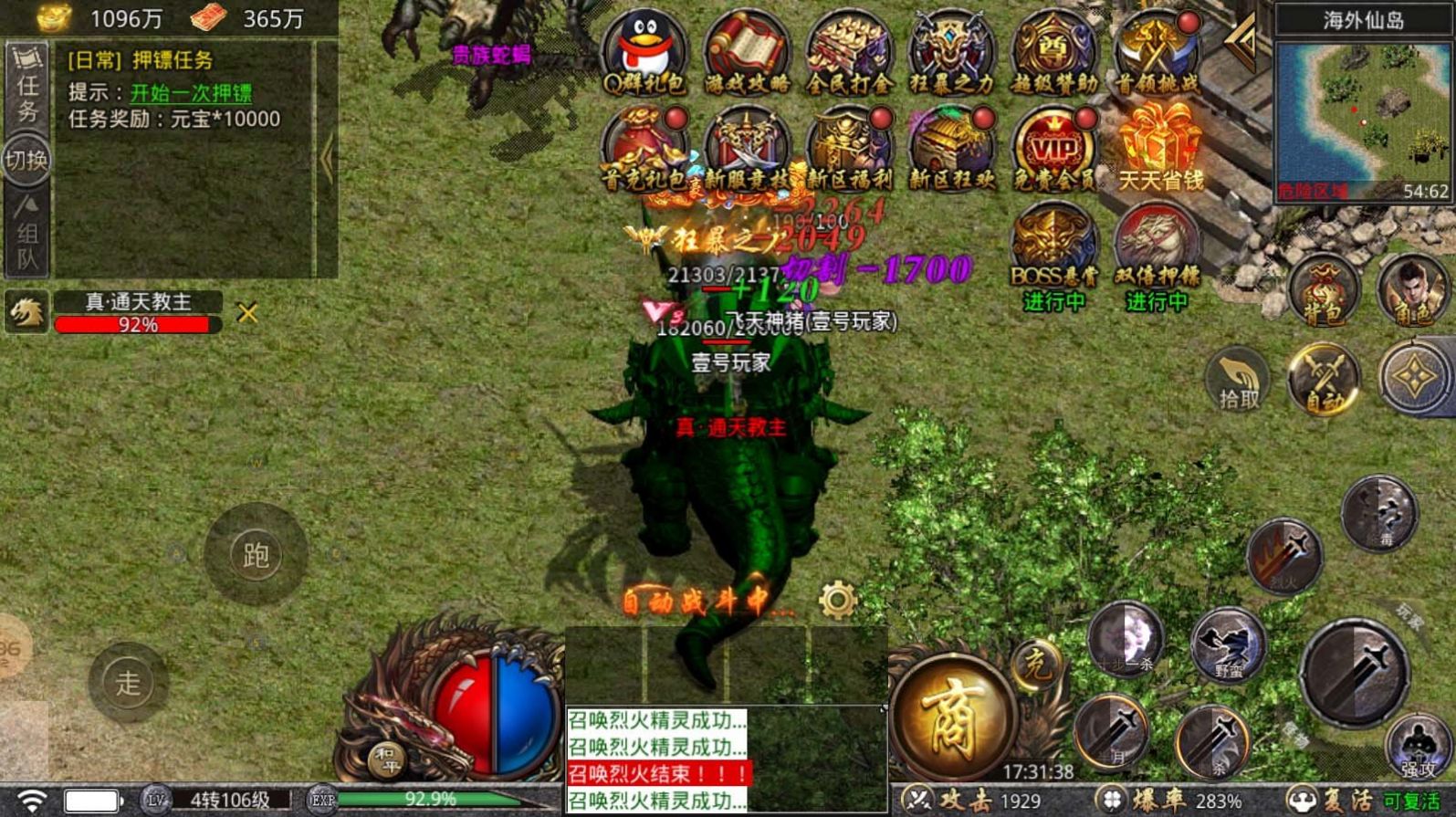1456x817 pixels.
Task: Toggle the 跑 run movement button
Action: point(256,554)
